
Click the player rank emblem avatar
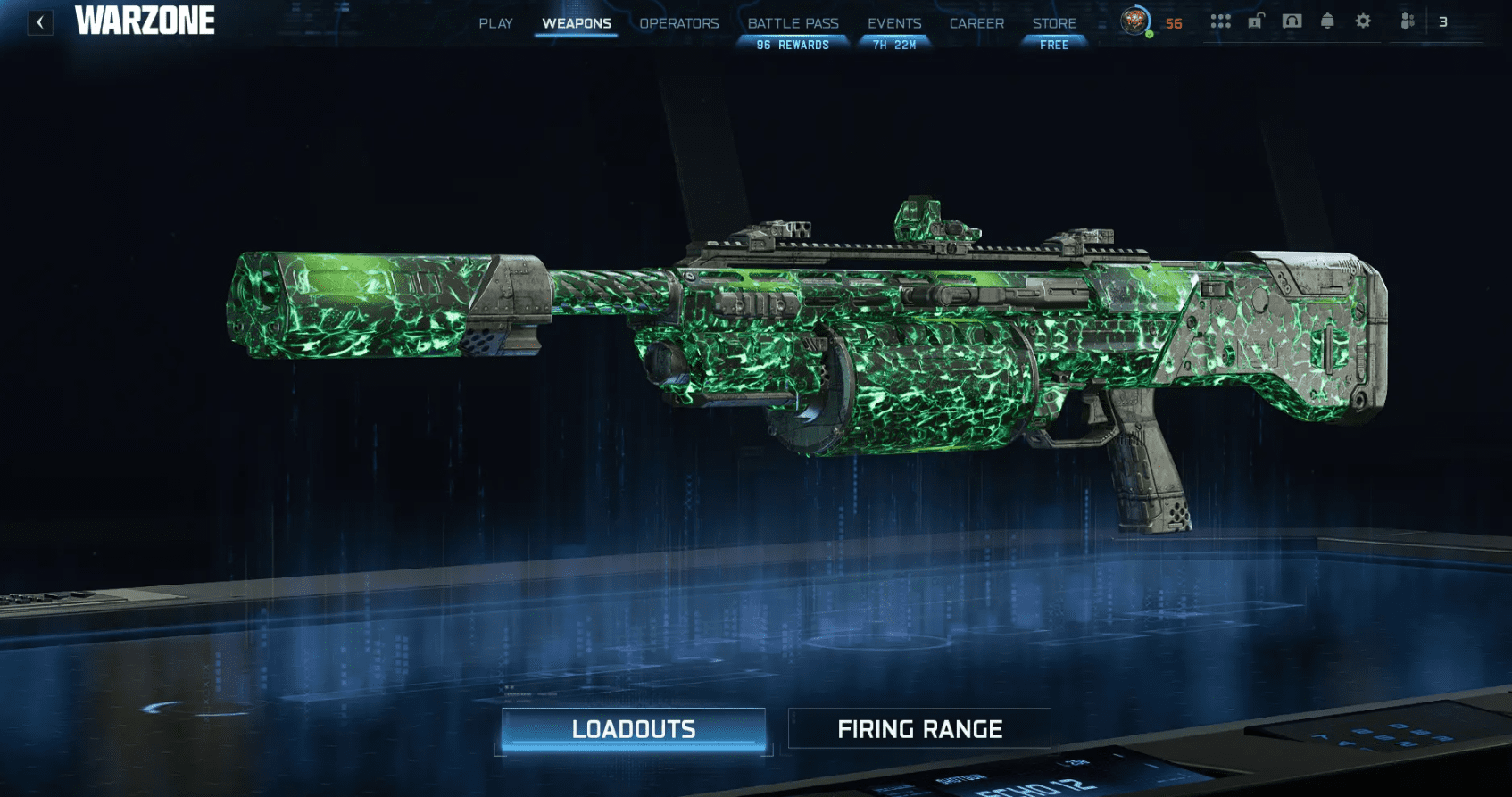(1134, 21)
